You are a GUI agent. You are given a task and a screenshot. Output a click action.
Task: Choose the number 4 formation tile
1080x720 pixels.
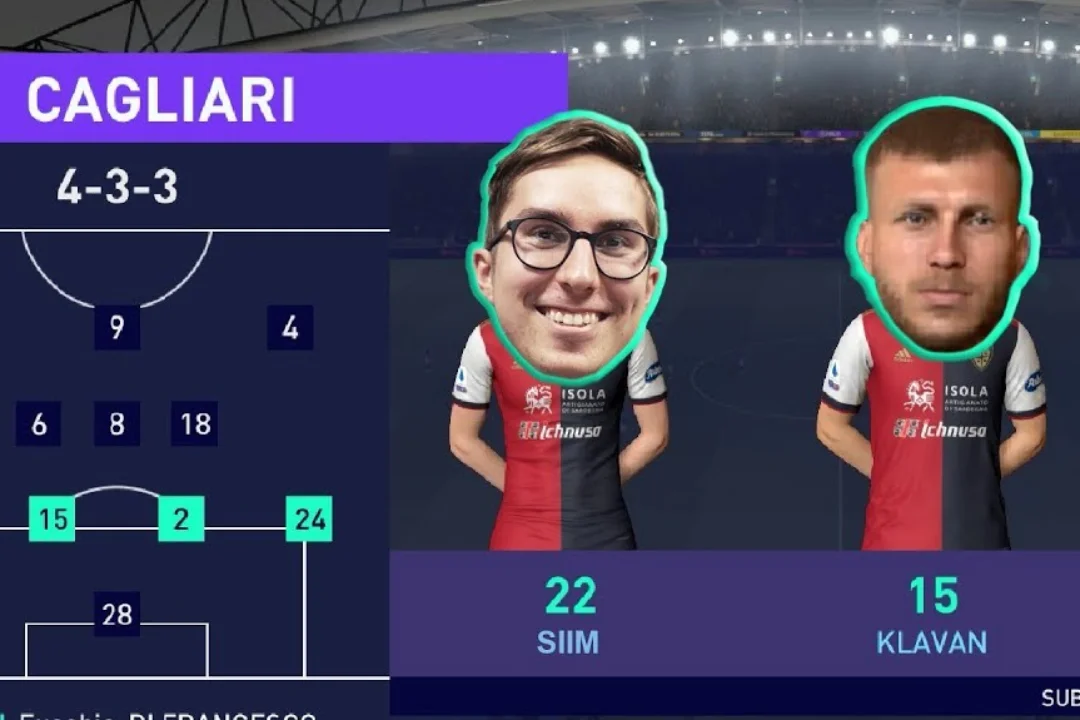tap(290, 328)
